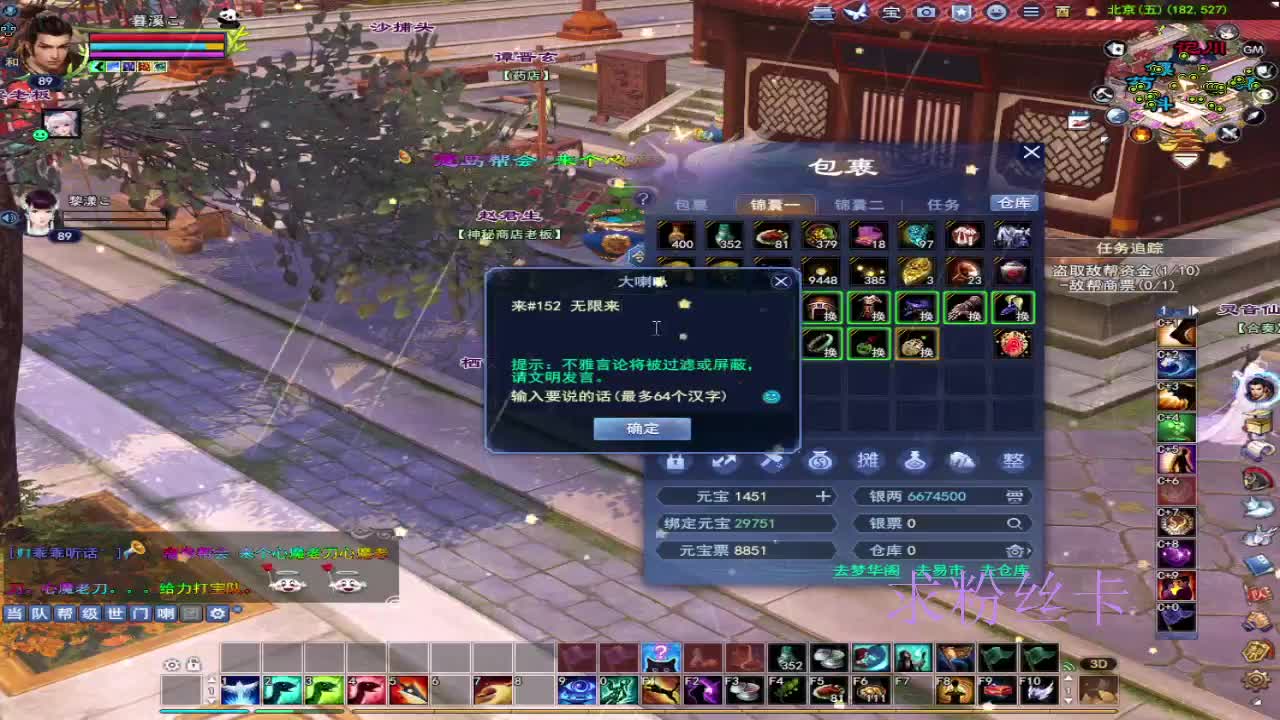
Task: Open the 宝 treasure icon in the top bar
Action: pos(890,13)
